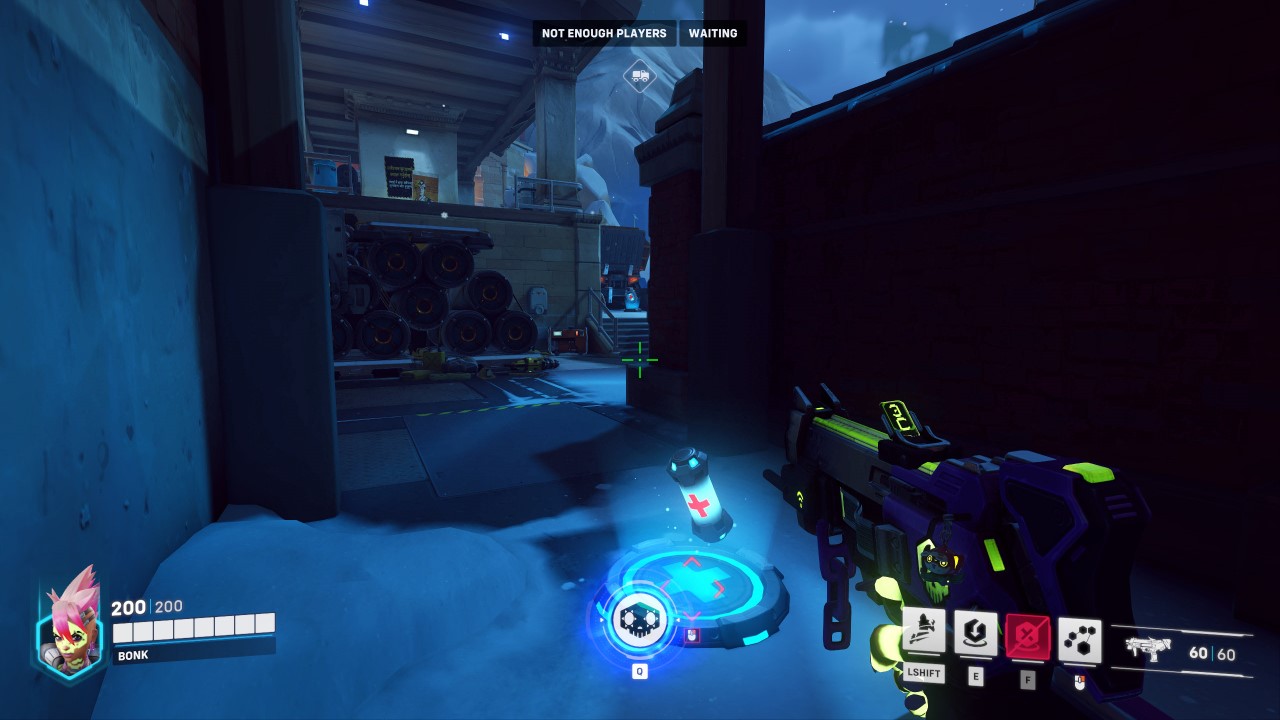
Task: Click the WAITING status label
Action: click(x=712, y=33)
